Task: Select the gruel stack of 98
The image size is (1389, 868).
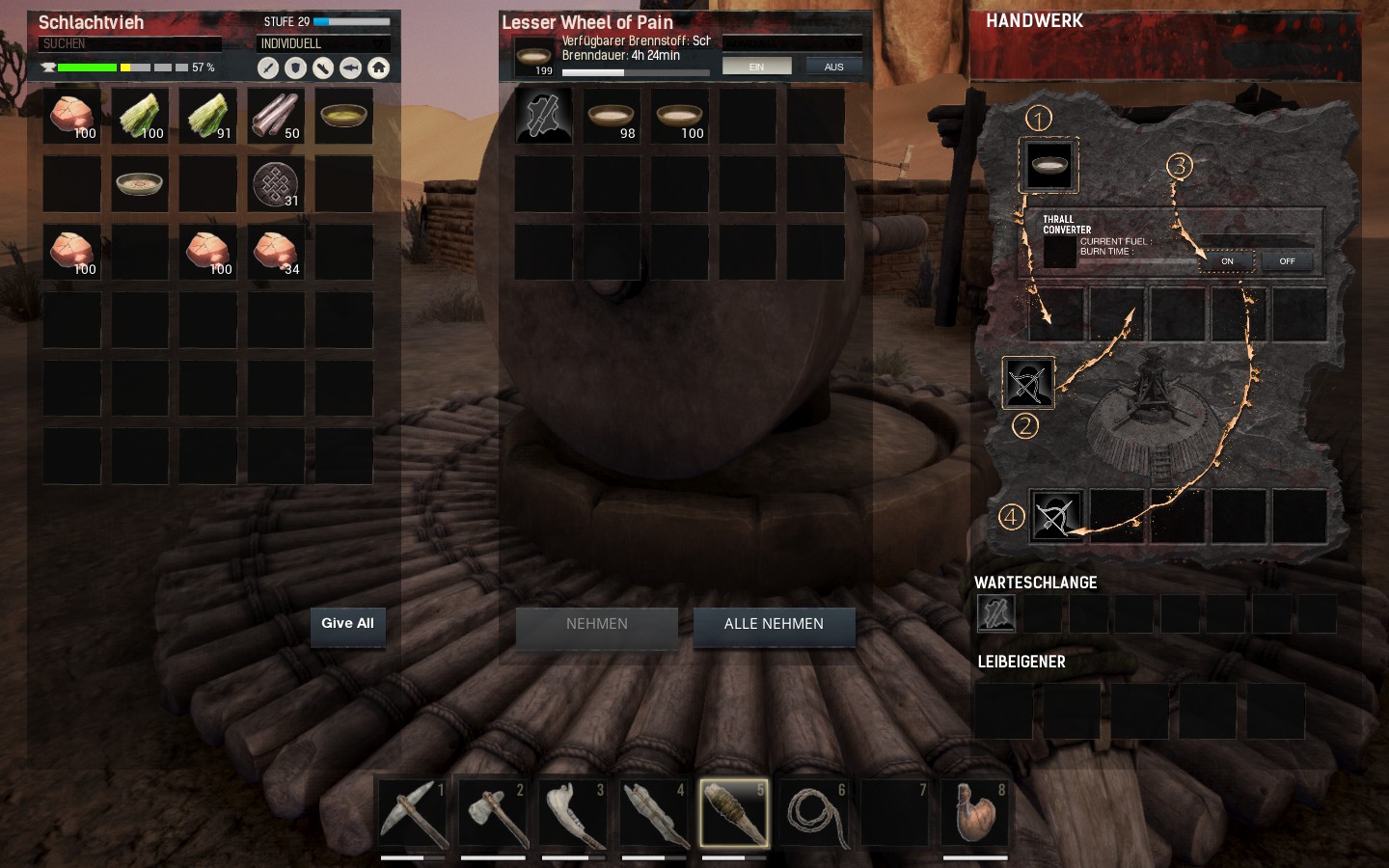Action: (x=612, y=117)
